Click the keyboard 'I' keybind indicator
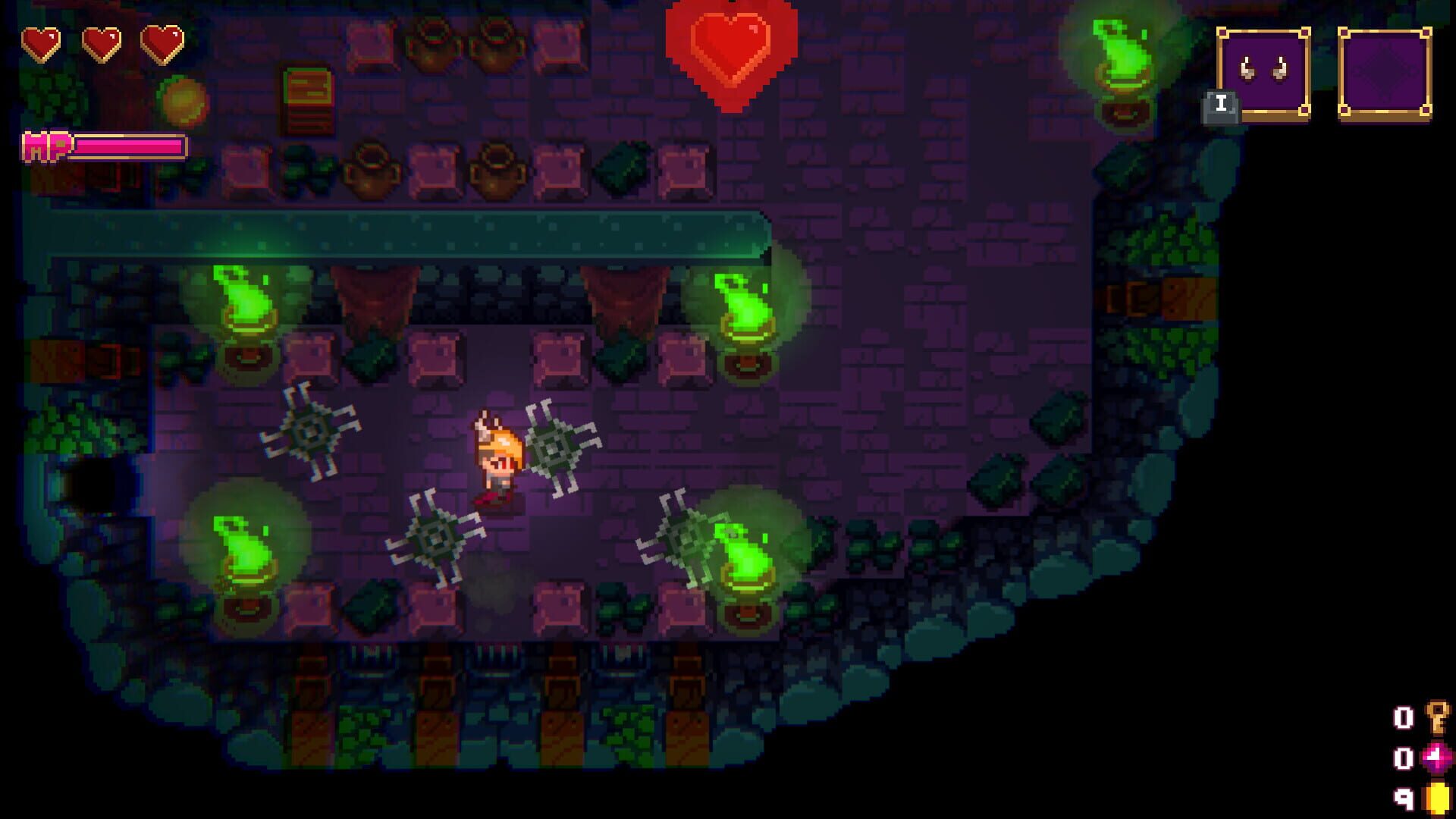The width and height of the screenshot is (1456, 819). [1220, 103]
